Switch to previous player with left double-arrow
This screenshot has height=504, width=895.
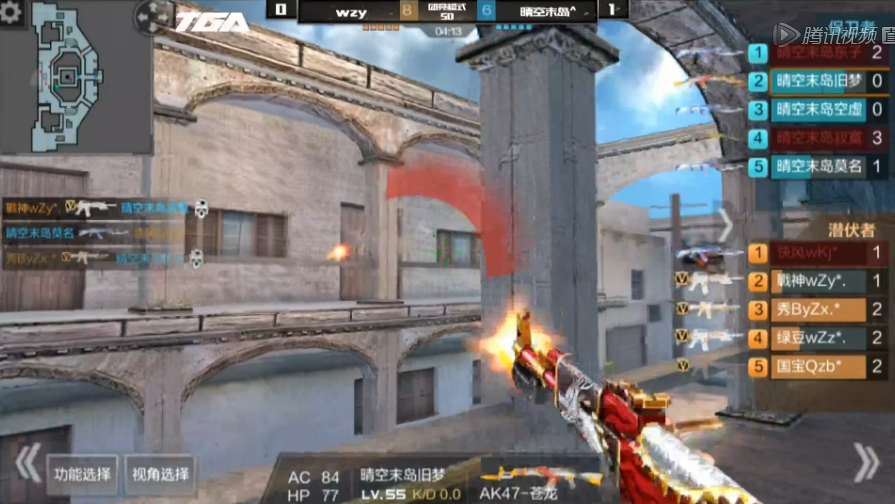(27, 463)
